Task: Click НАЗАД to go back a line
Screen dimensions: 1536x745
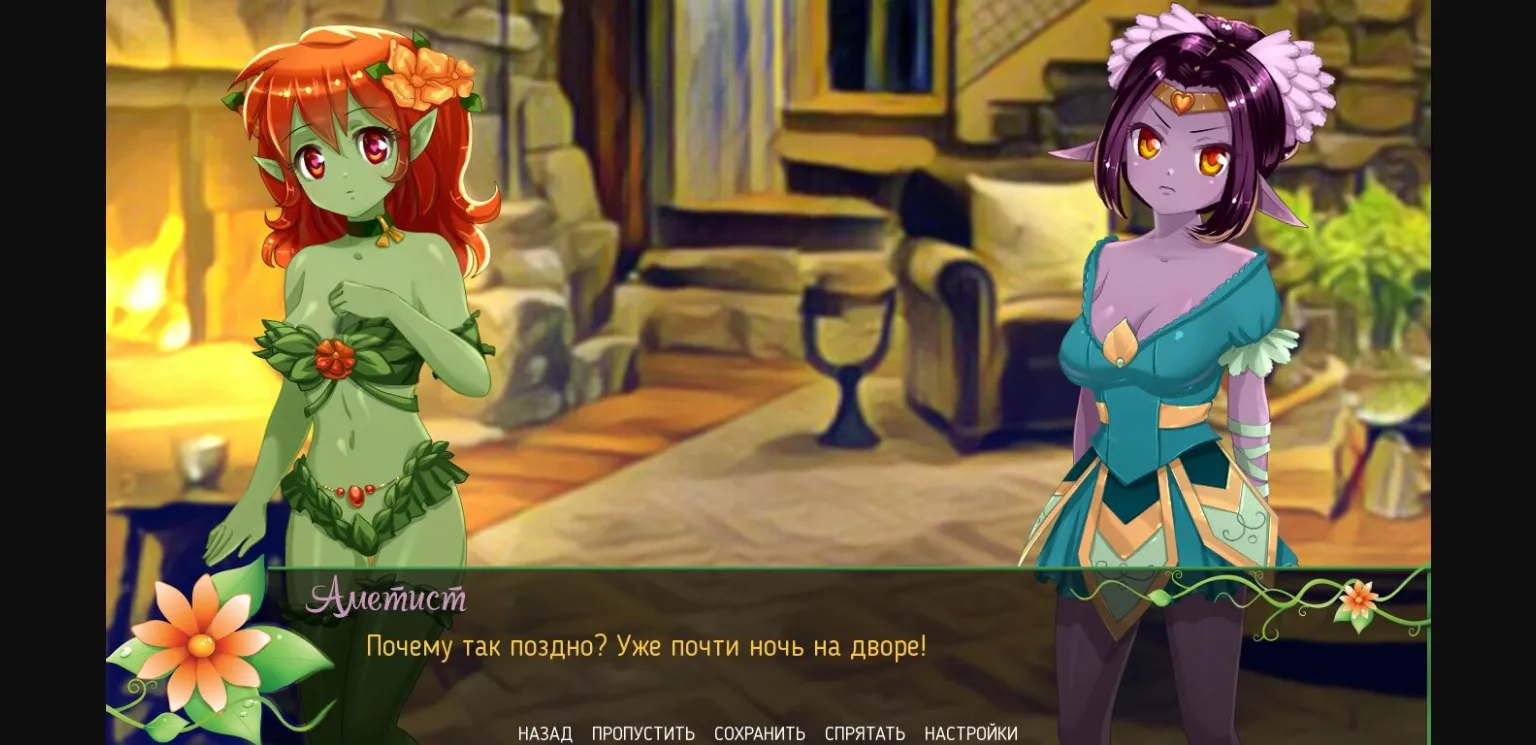Action: click(544, 733)
